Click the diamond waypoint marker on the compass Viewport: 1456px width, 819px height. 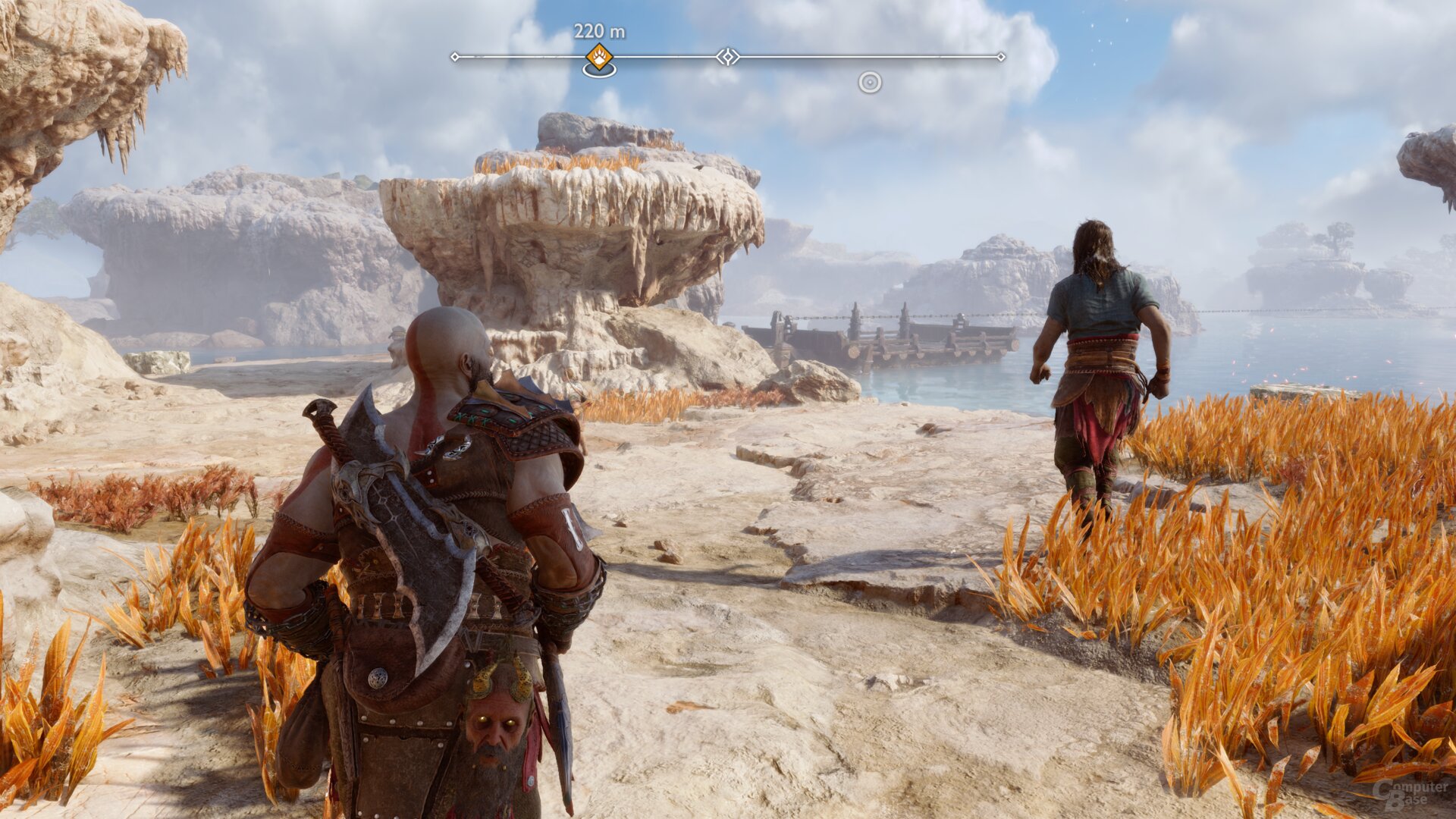[x=728, y=57]
